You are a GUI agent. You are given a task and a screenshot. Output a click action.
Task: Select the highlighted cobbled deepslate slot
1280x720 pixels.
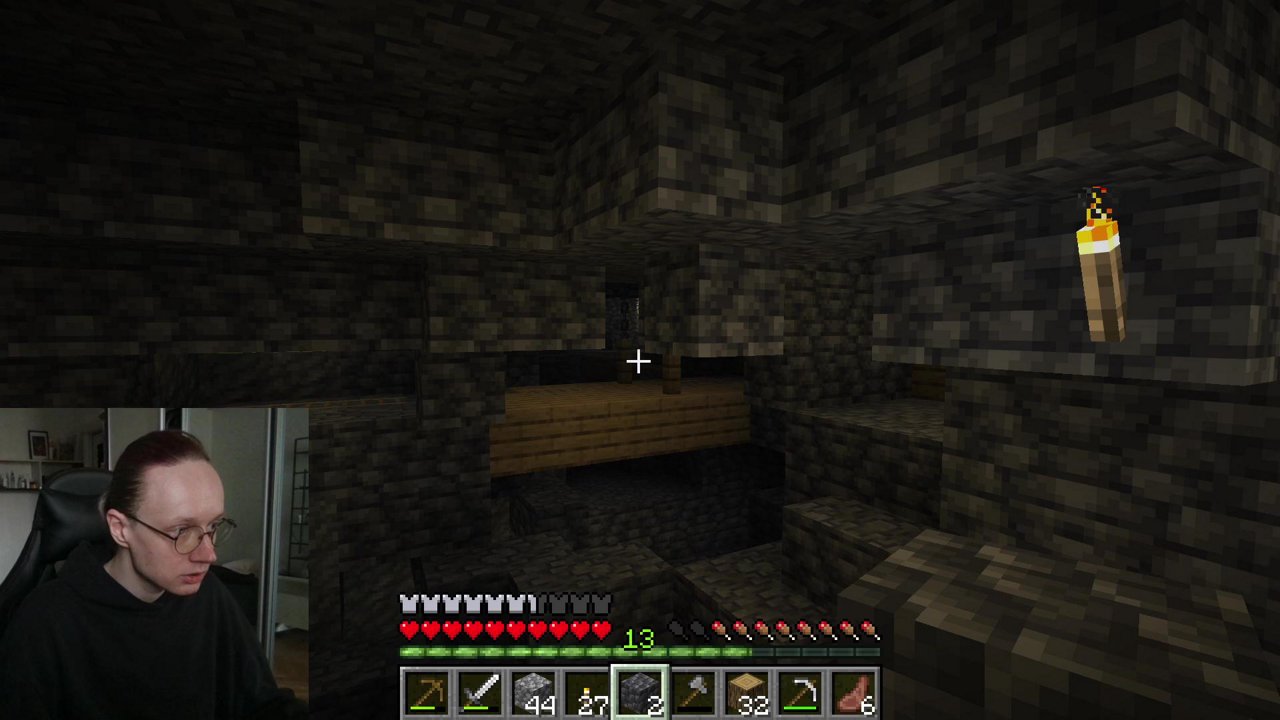click(640, 690)
